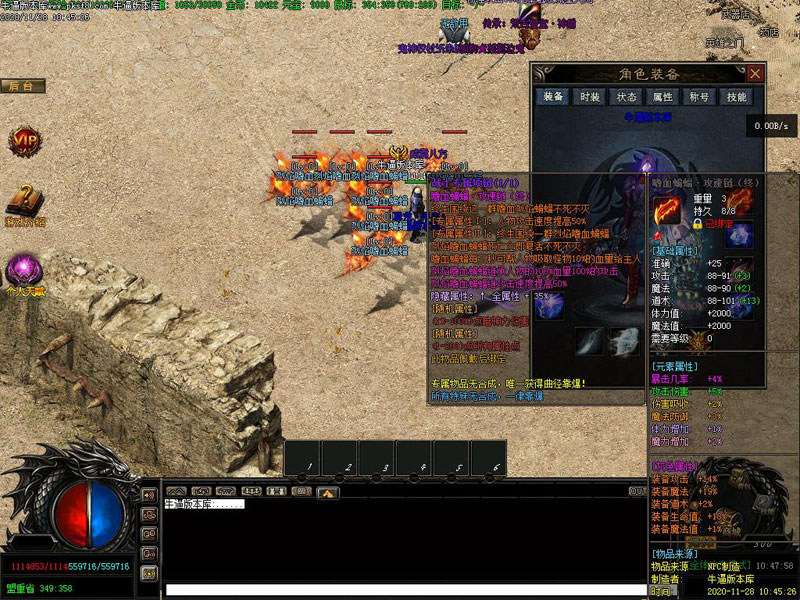The image size is (800, 600).
Task: Toggle the sound speaker button beside chat
Action: pyautogui.click(x=149, y=494)
